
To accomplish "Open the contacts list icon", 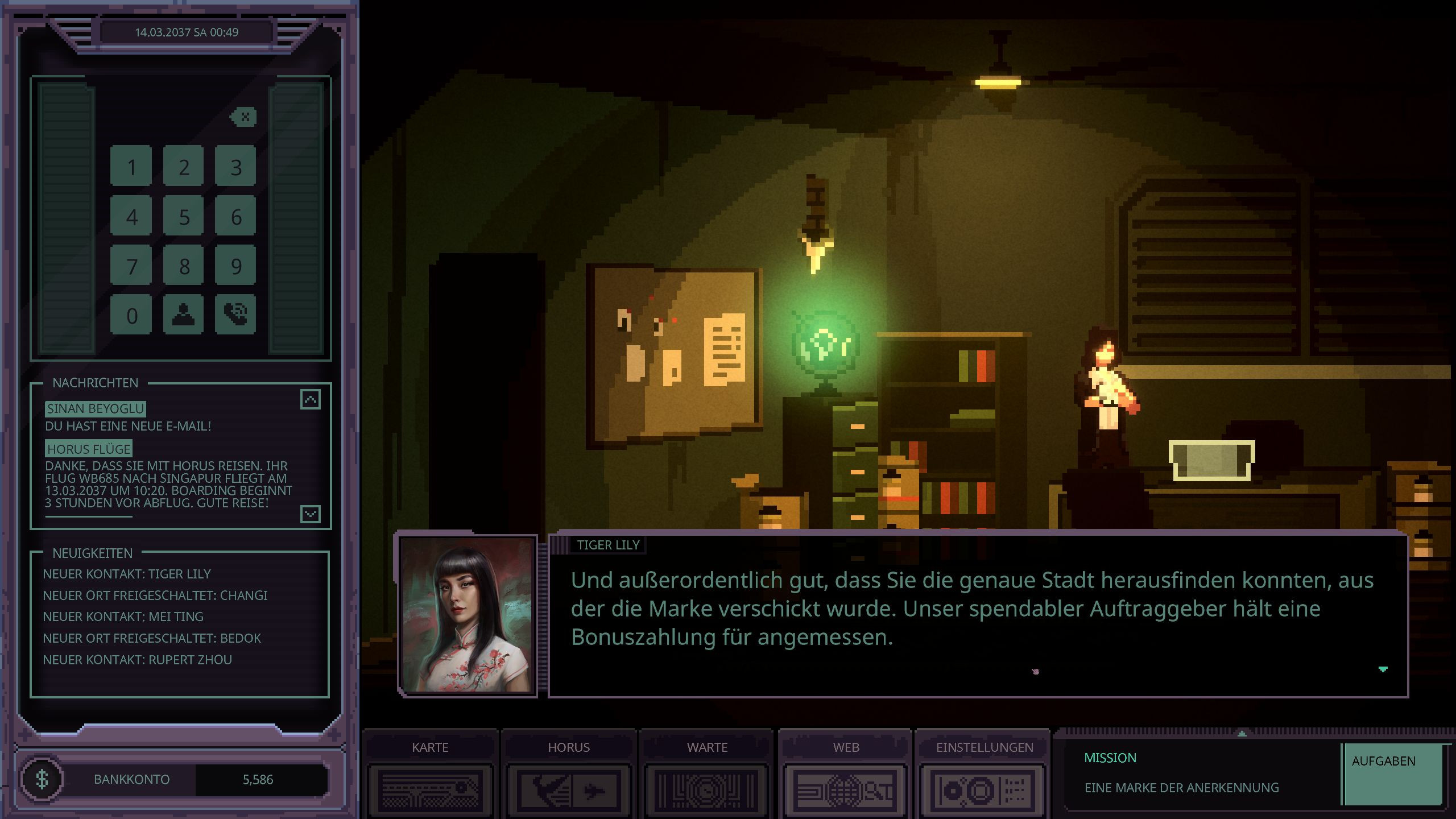I will click(184, 315).
